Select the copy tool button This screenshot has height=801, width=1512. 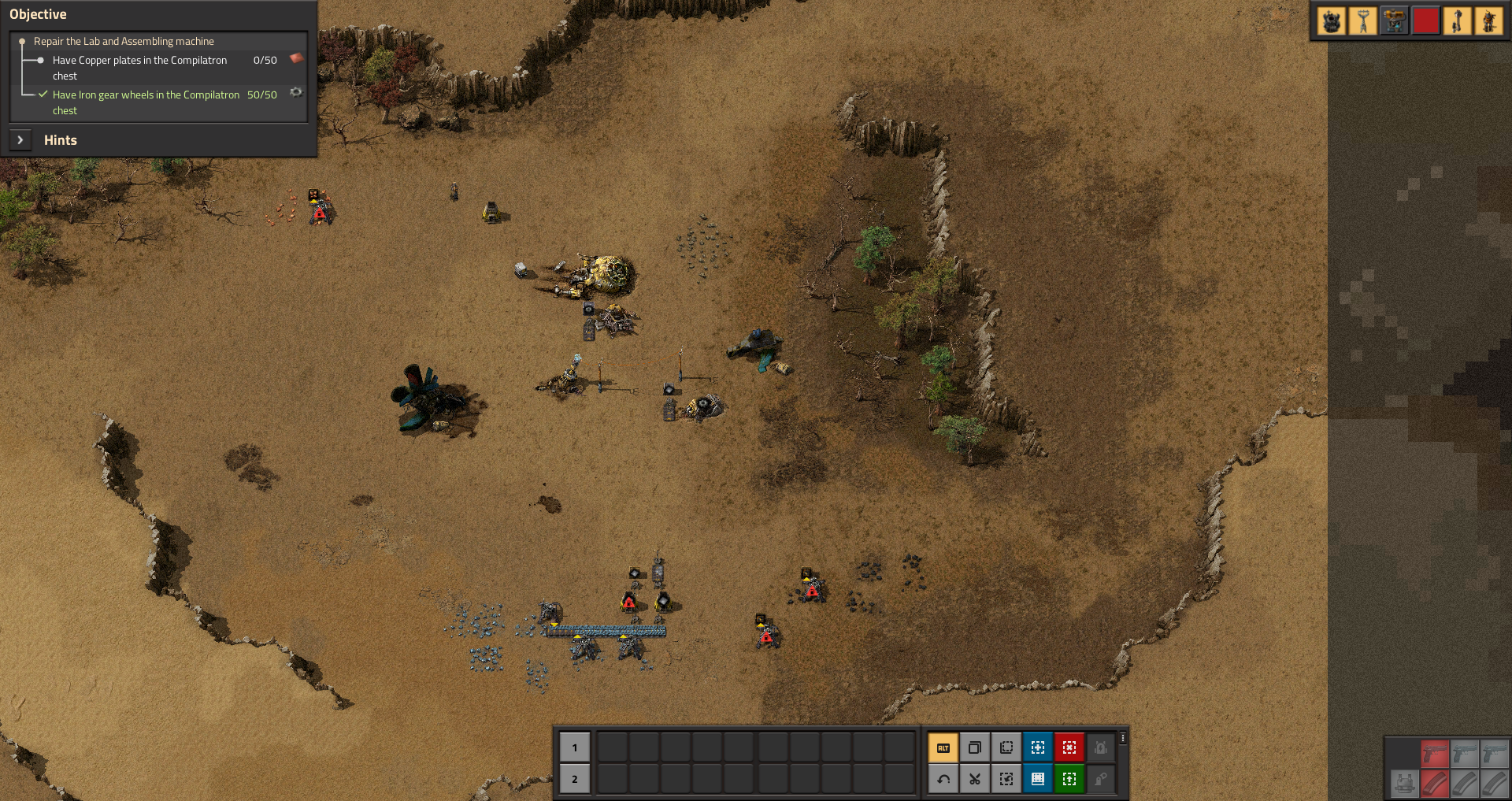975,747
